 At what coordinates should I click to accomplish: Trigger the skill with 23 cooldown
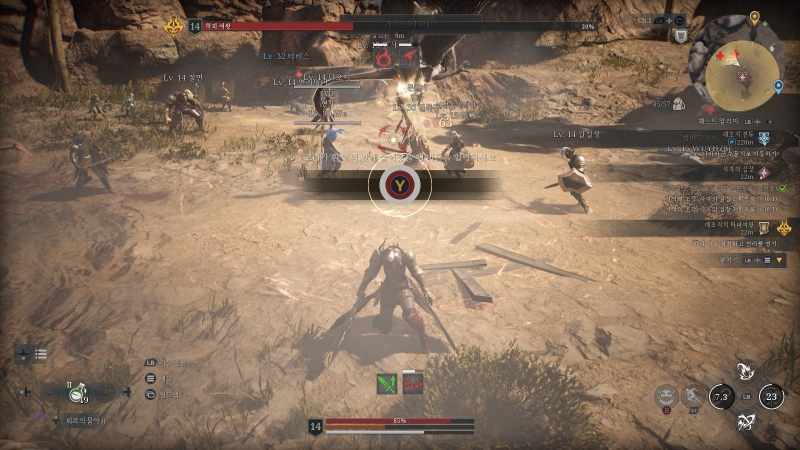point(771,397)
